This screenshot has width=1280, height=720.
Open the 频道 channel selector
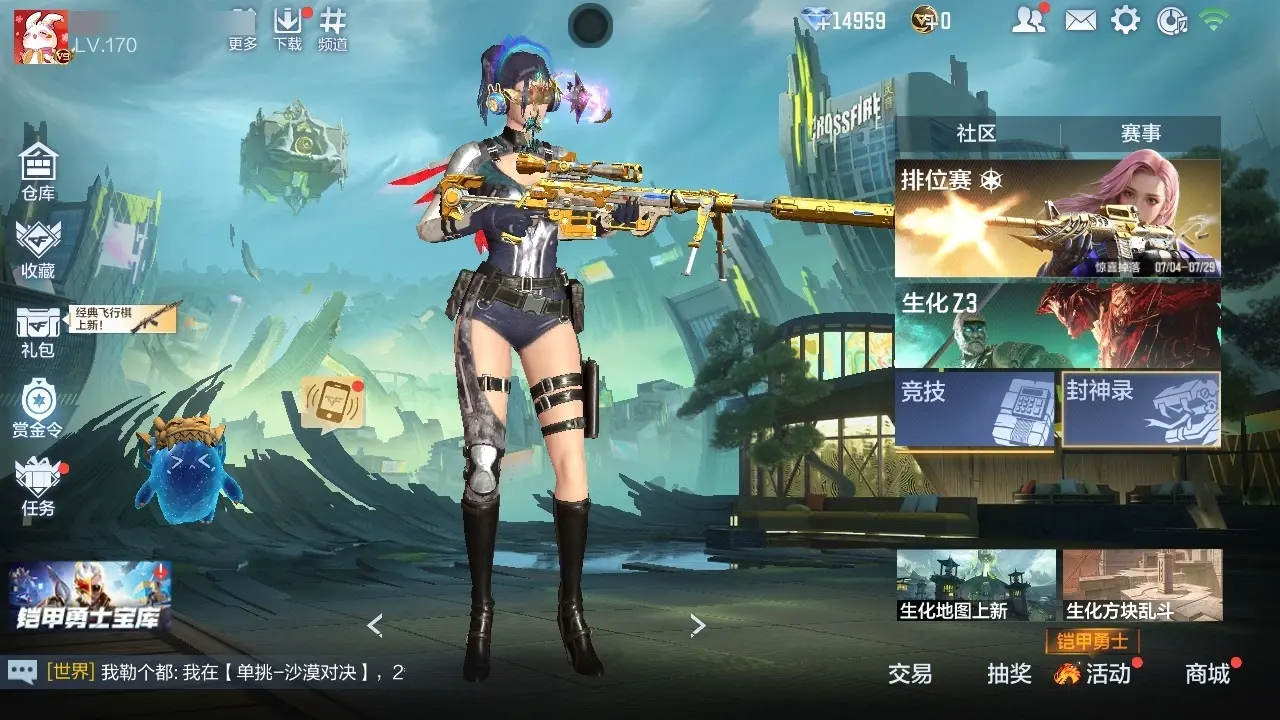coord(333,30)
